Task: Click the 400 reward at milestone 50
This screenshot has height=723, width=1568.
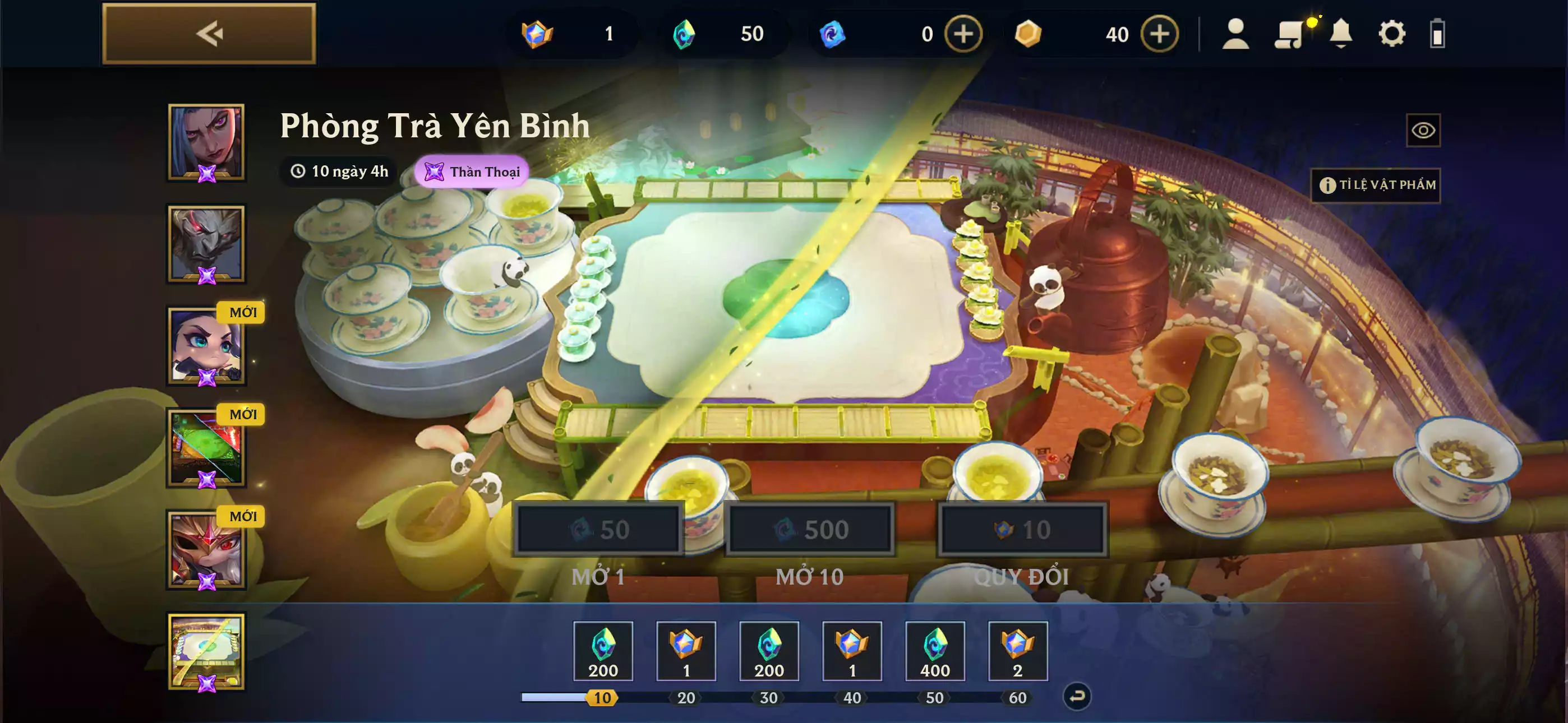Action: pyautogui.click(x=934, y=651)
